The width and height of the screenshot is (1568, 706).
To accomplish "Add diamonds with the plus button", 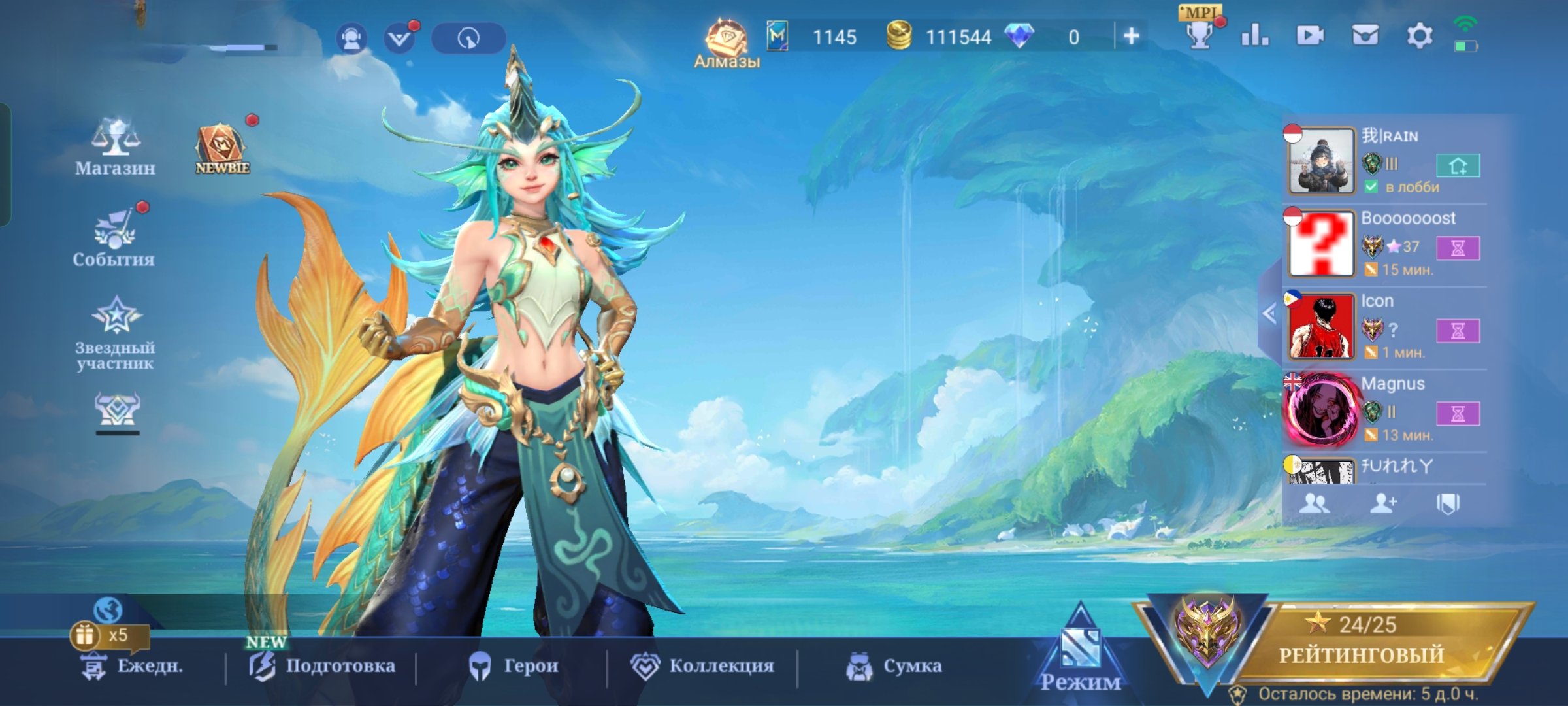I will [1131, 37].
